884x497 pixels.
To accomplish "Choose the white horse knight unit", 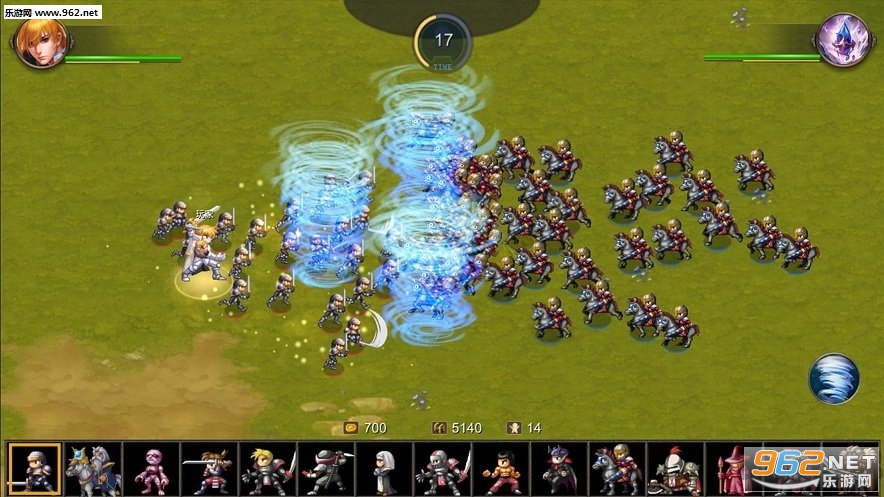I will click(x=93, y=468).
